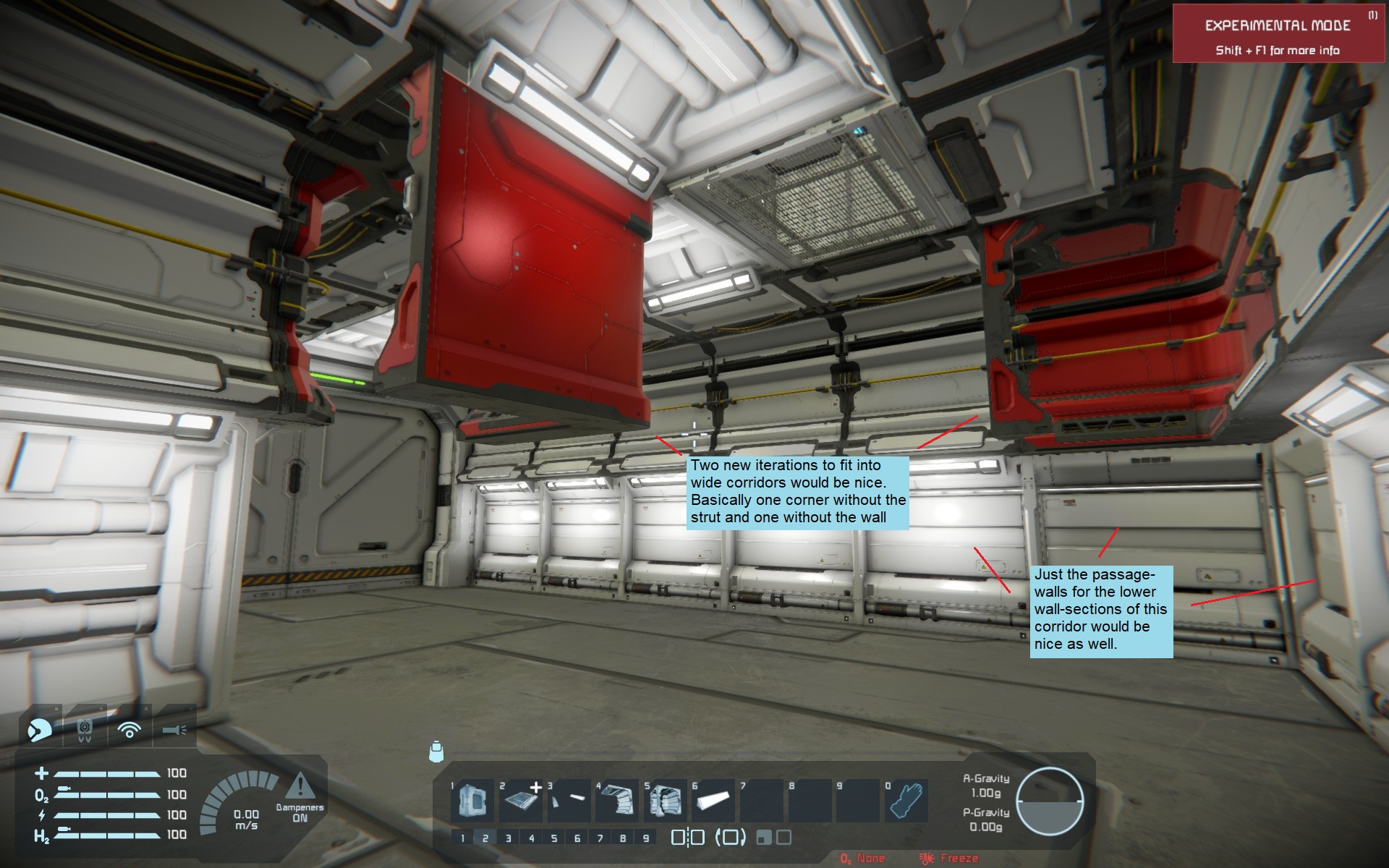Viewport: 1389px width, 868px height.
Task: Choose the small plate pieces in slot 3
Action: point(569,801)
